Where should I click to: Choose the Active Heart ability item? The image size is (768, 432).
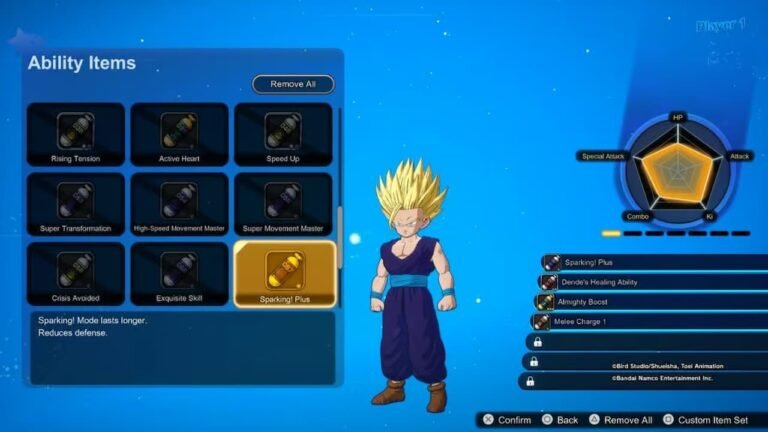pos(179,134)
